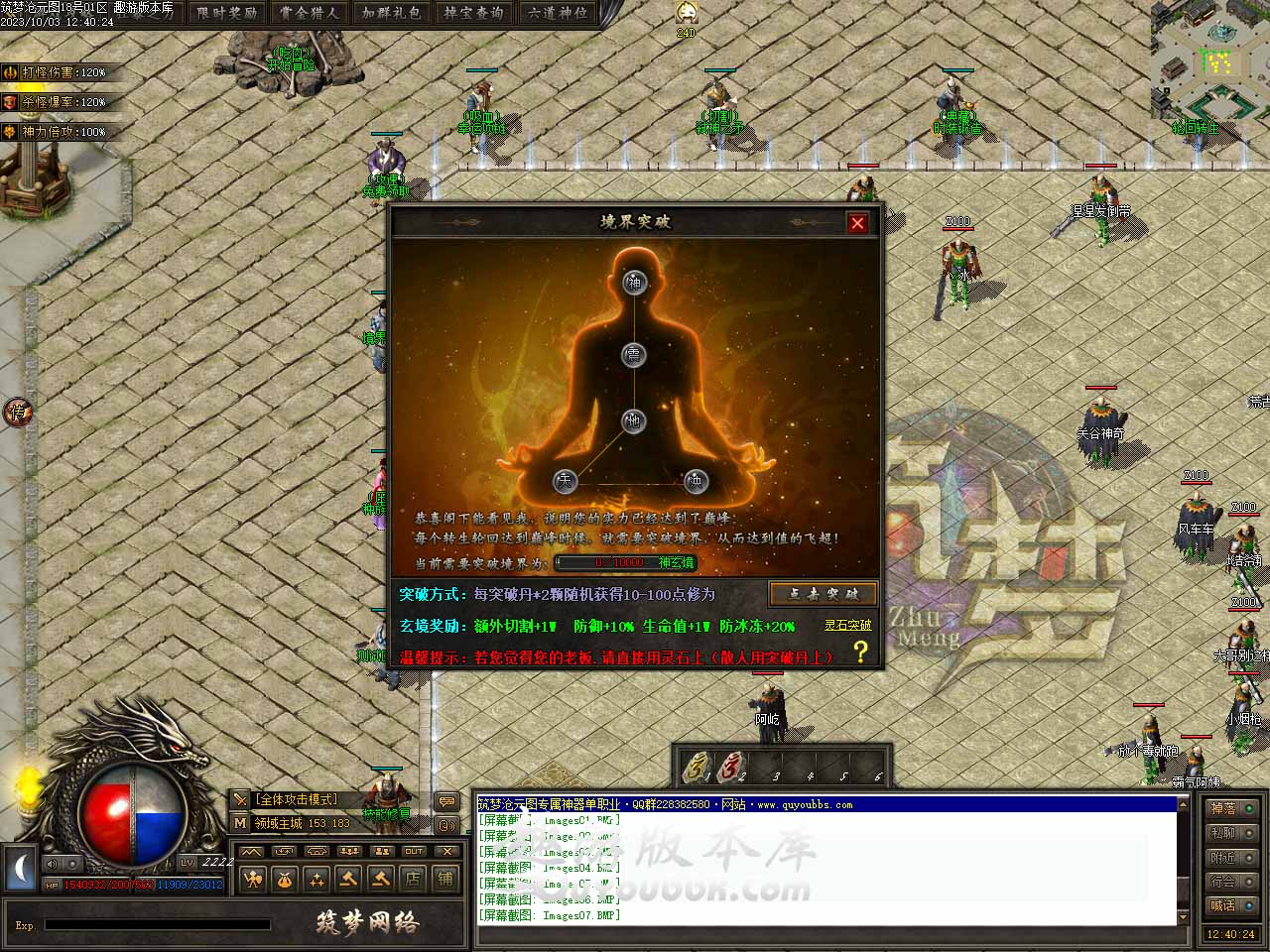Change the 全体攻击模式 attack mode

pos(297,799)
